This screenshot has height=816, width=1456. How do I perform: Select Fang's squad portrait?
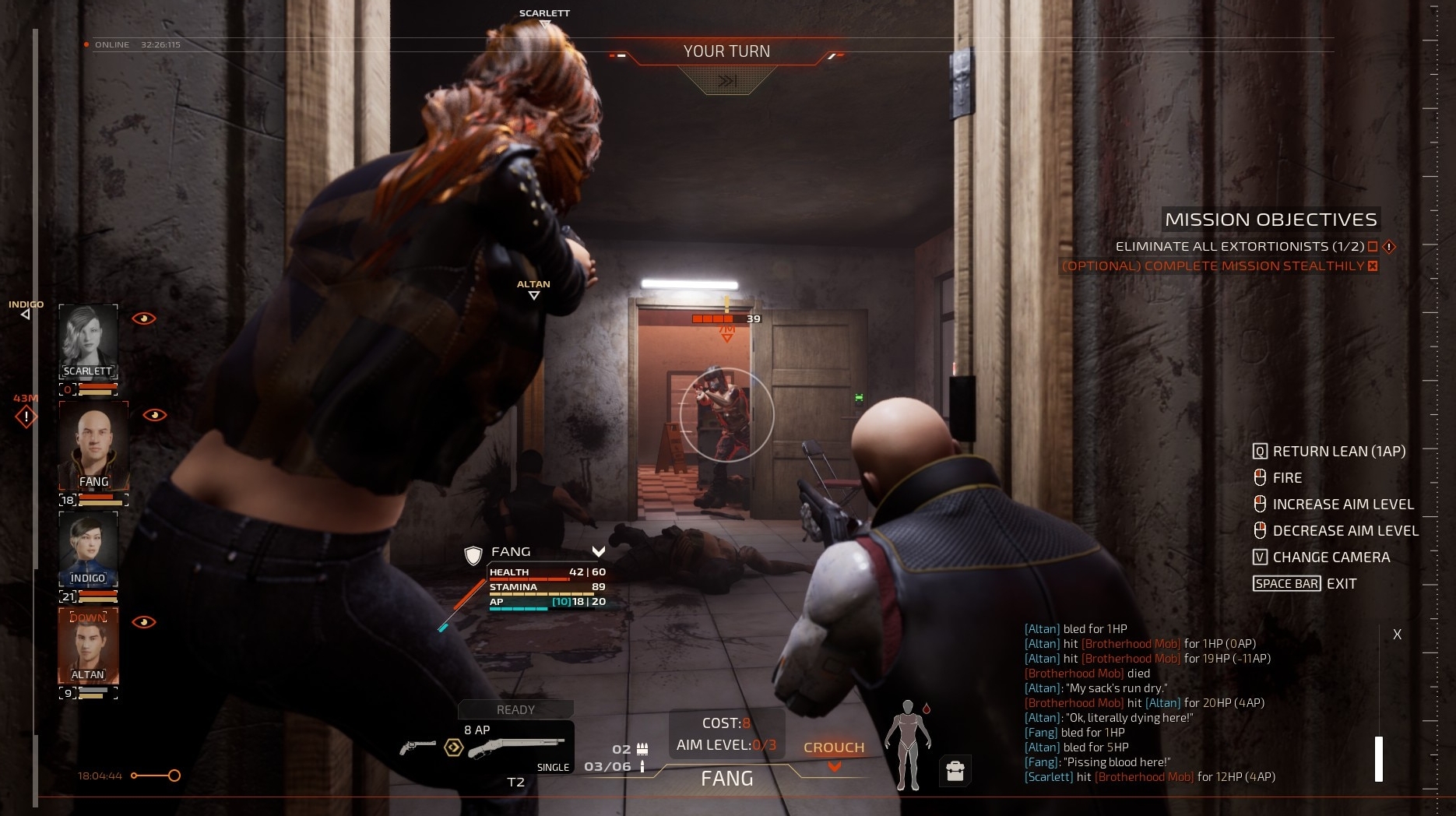point(93,445)
